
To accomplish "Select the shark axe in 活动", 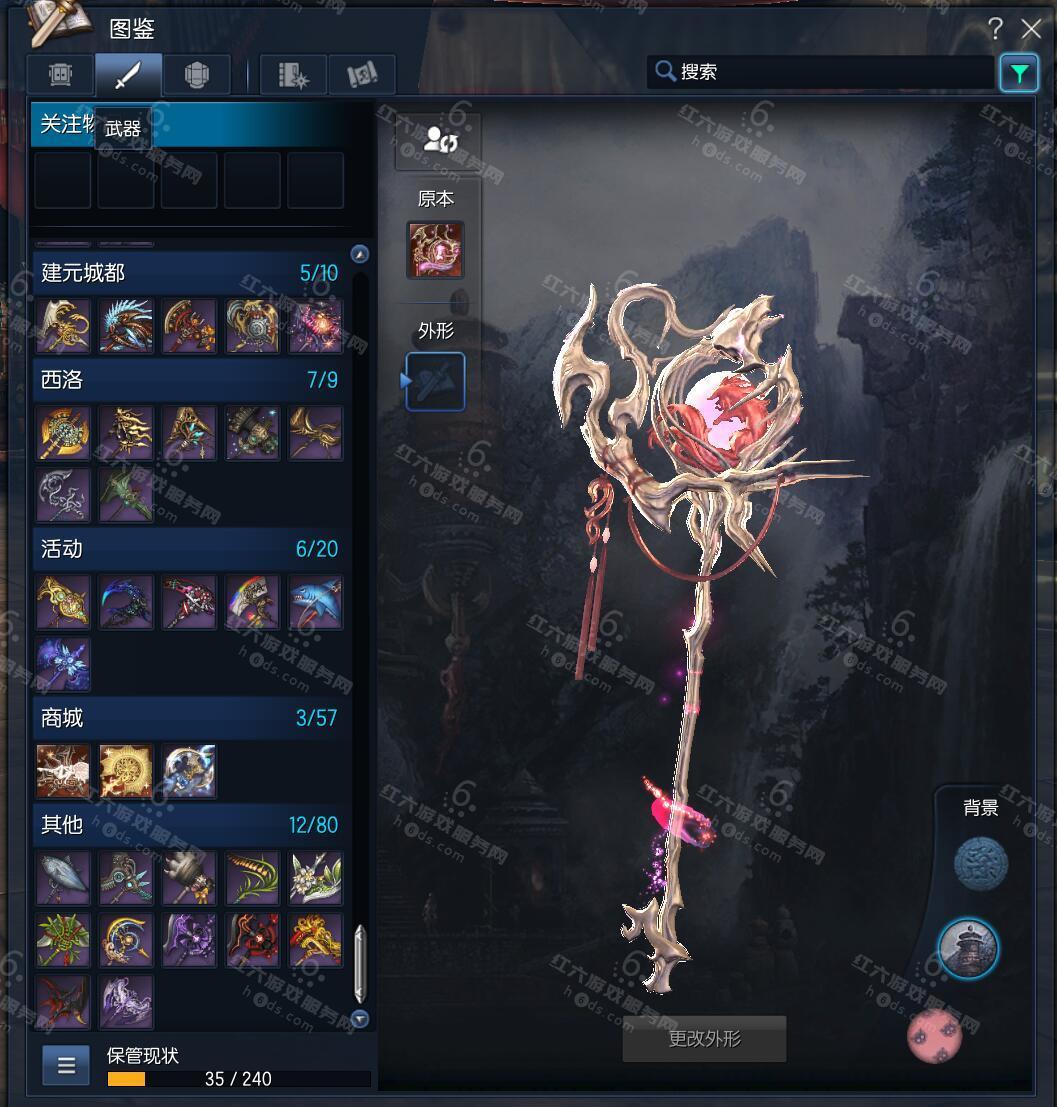I will click(x=316, y=602).
